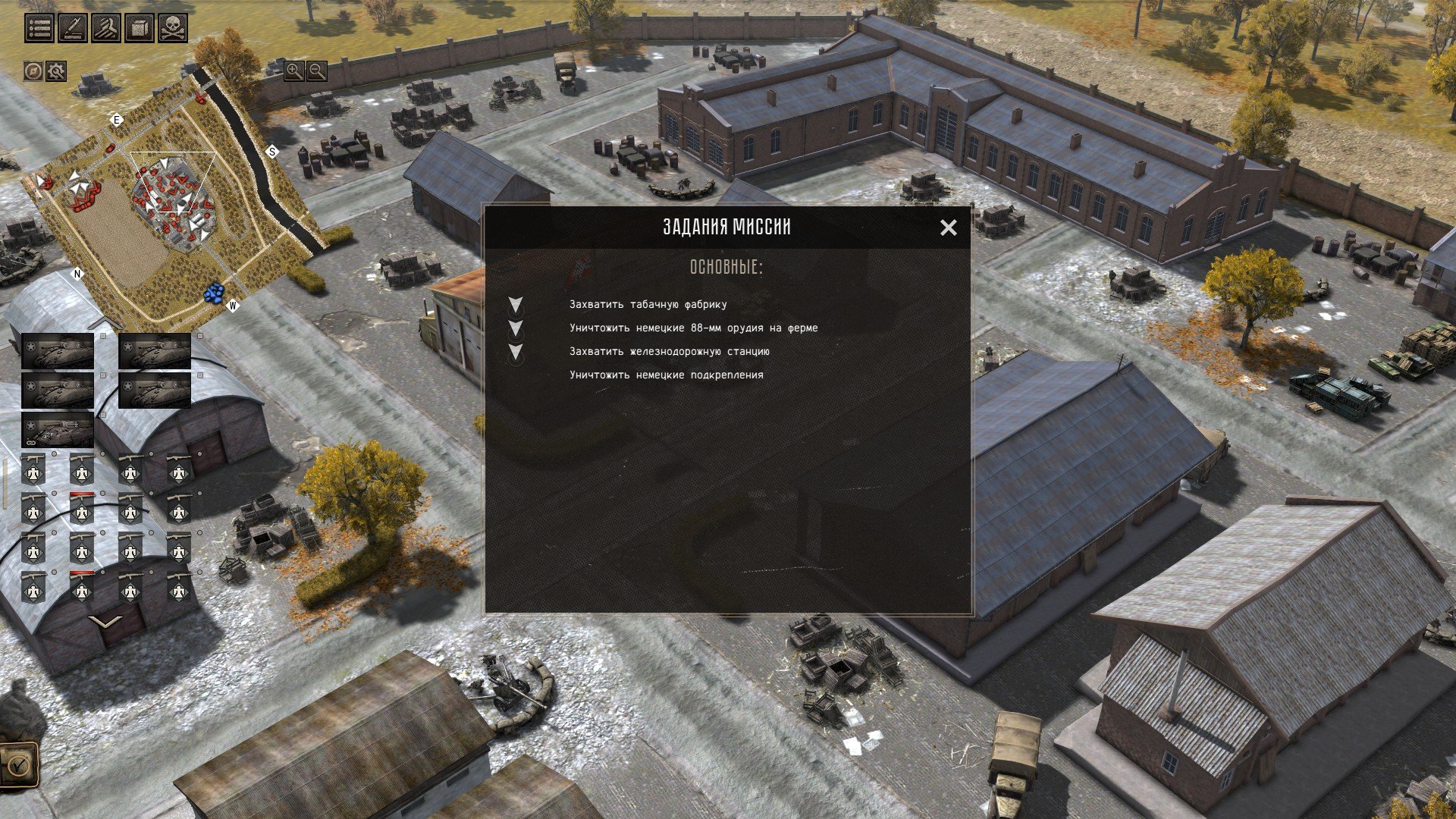
Task: Expand unit list with the down chevron
Action: (105, 622)
